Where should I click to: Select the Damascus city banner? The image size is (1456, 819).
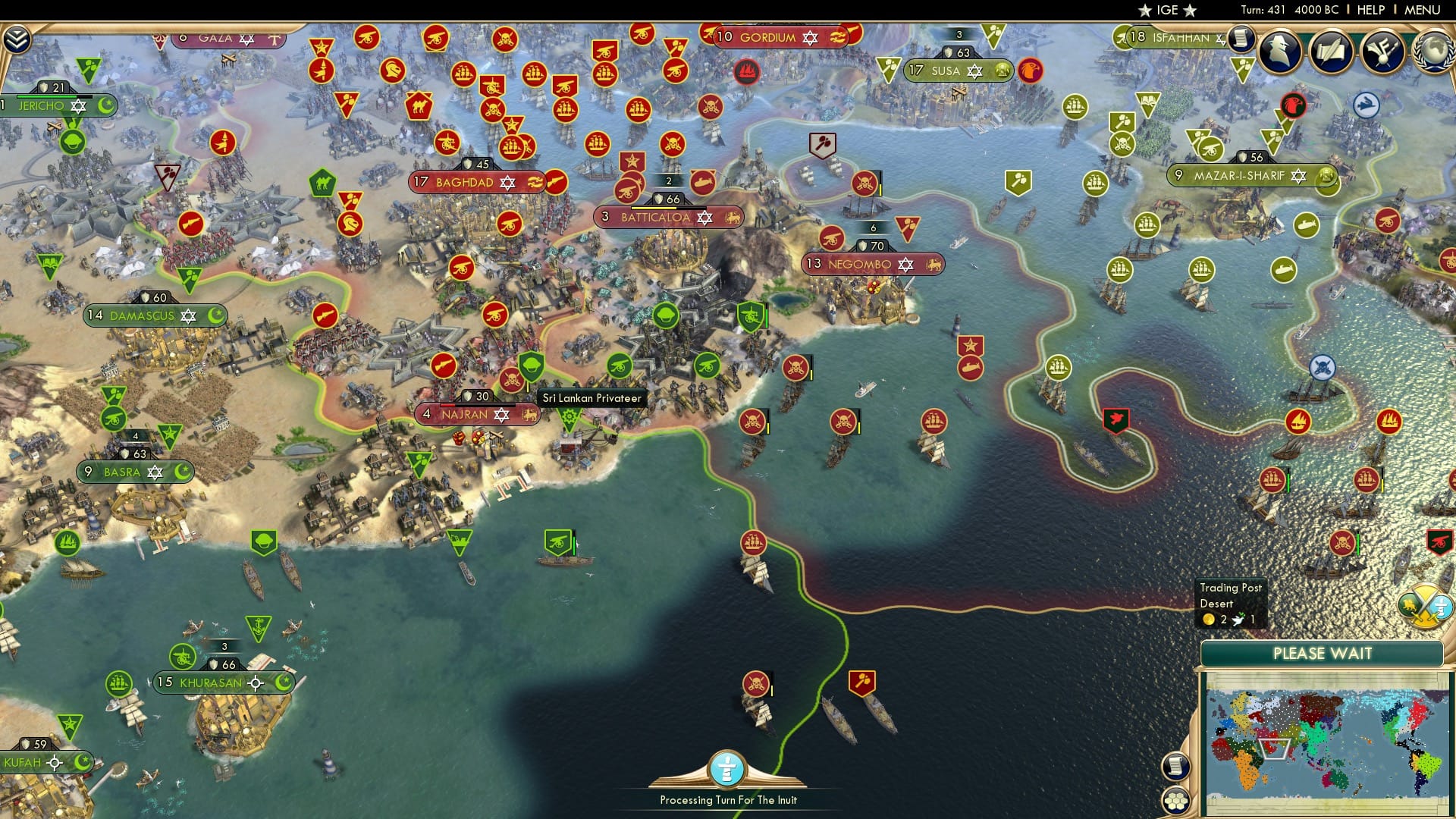pos(140,316)
